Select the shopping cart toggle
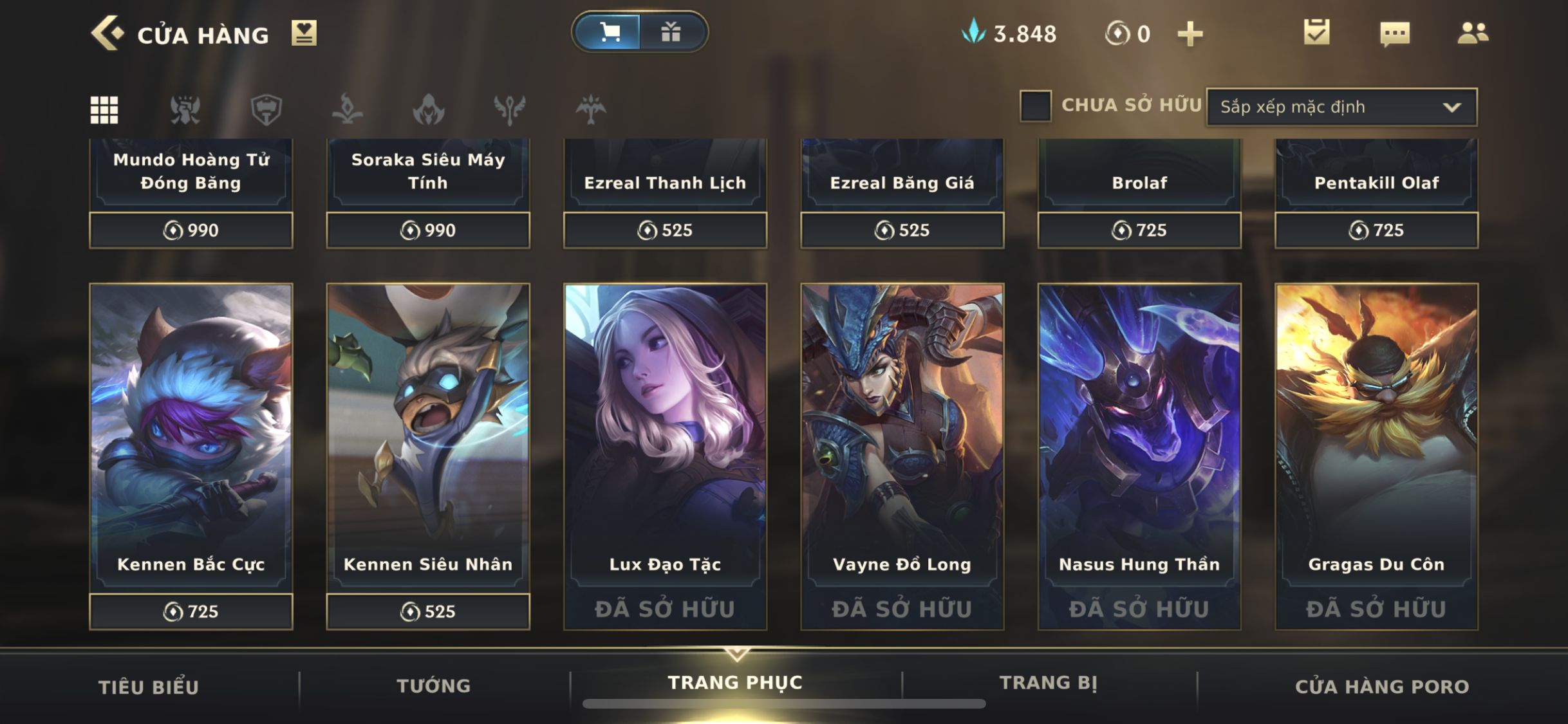The height and width of the screenshot is (724, 1568). tap(609, 32)
